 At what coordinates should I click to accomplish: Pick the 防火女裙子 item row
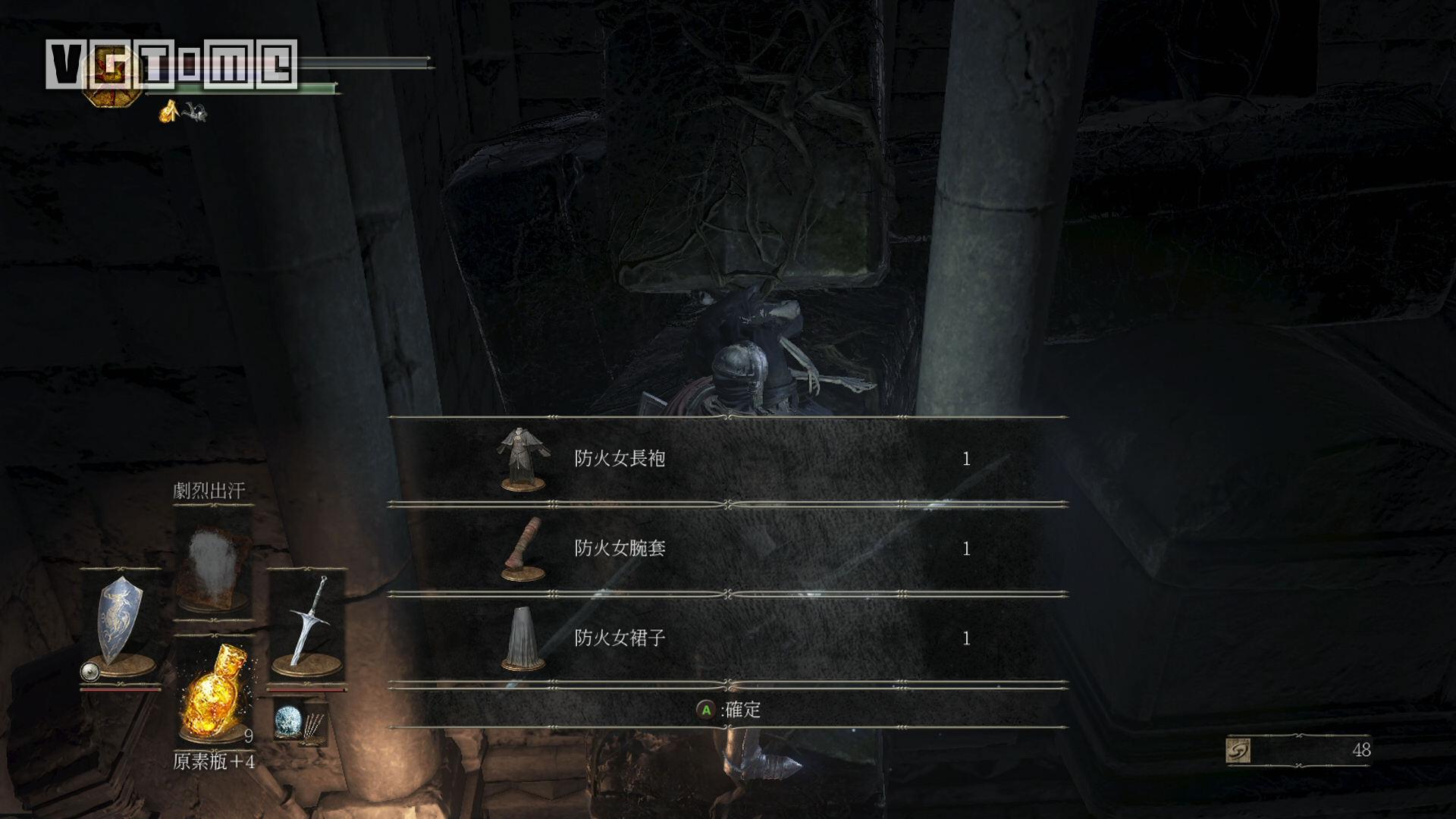[726, 639]
